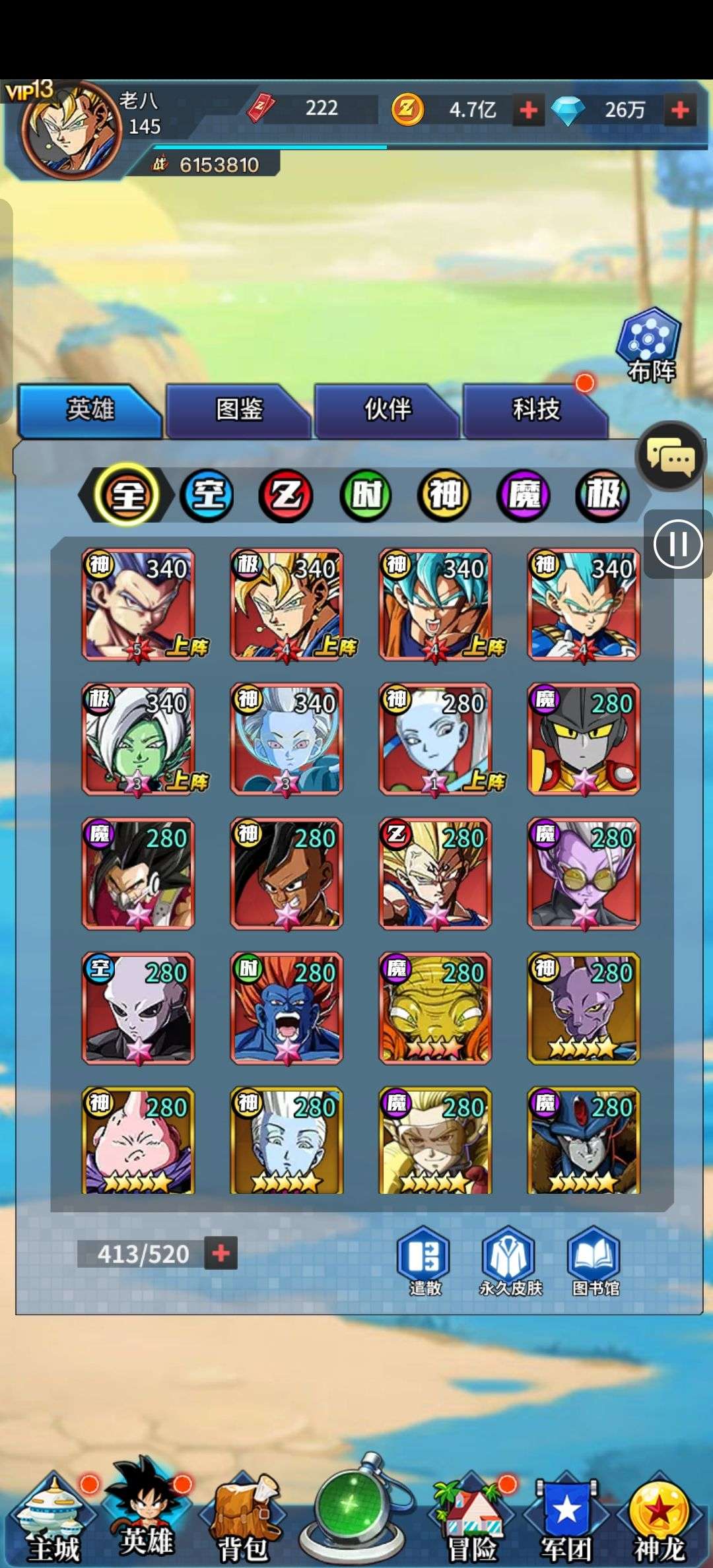Show only 神 type heroes
The width and height of the screenshot is (713, 1568).
click(x=444, y=495)
